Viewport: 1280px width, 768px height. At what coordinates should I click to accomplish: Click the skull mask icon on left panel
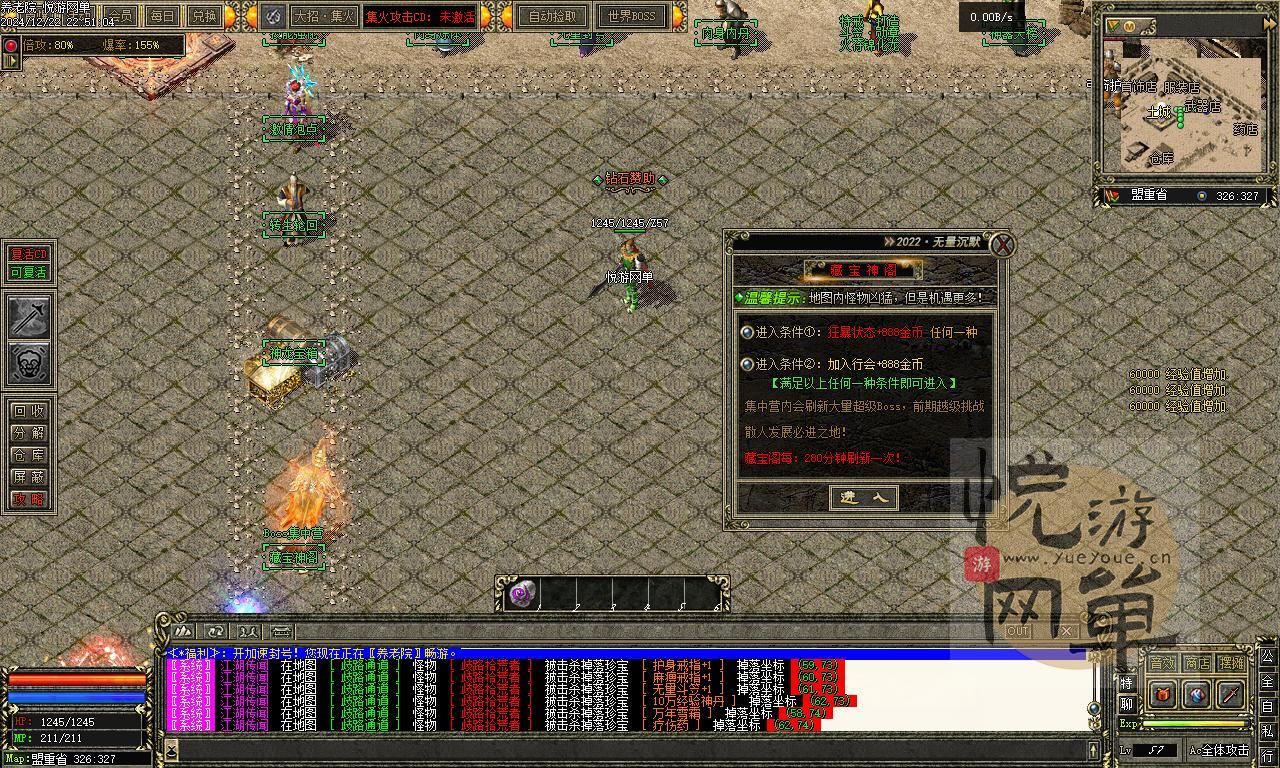[x=29, y=363]
